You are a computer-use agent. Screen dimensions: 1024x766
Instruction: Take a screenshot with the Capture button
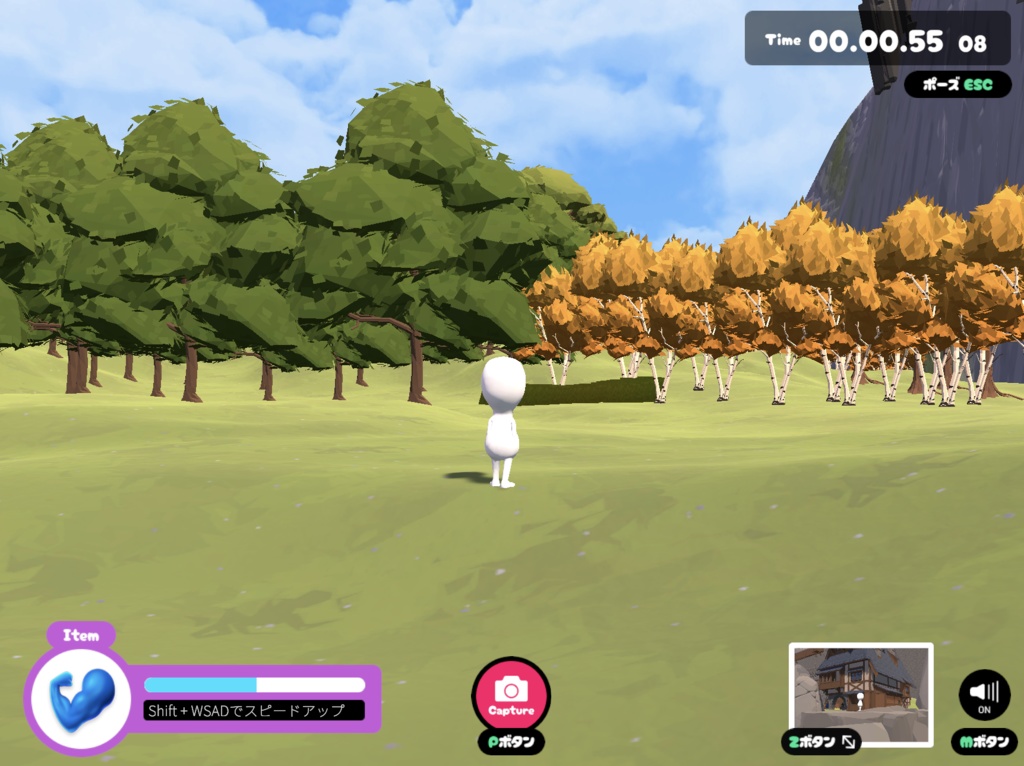click(511, 694)
